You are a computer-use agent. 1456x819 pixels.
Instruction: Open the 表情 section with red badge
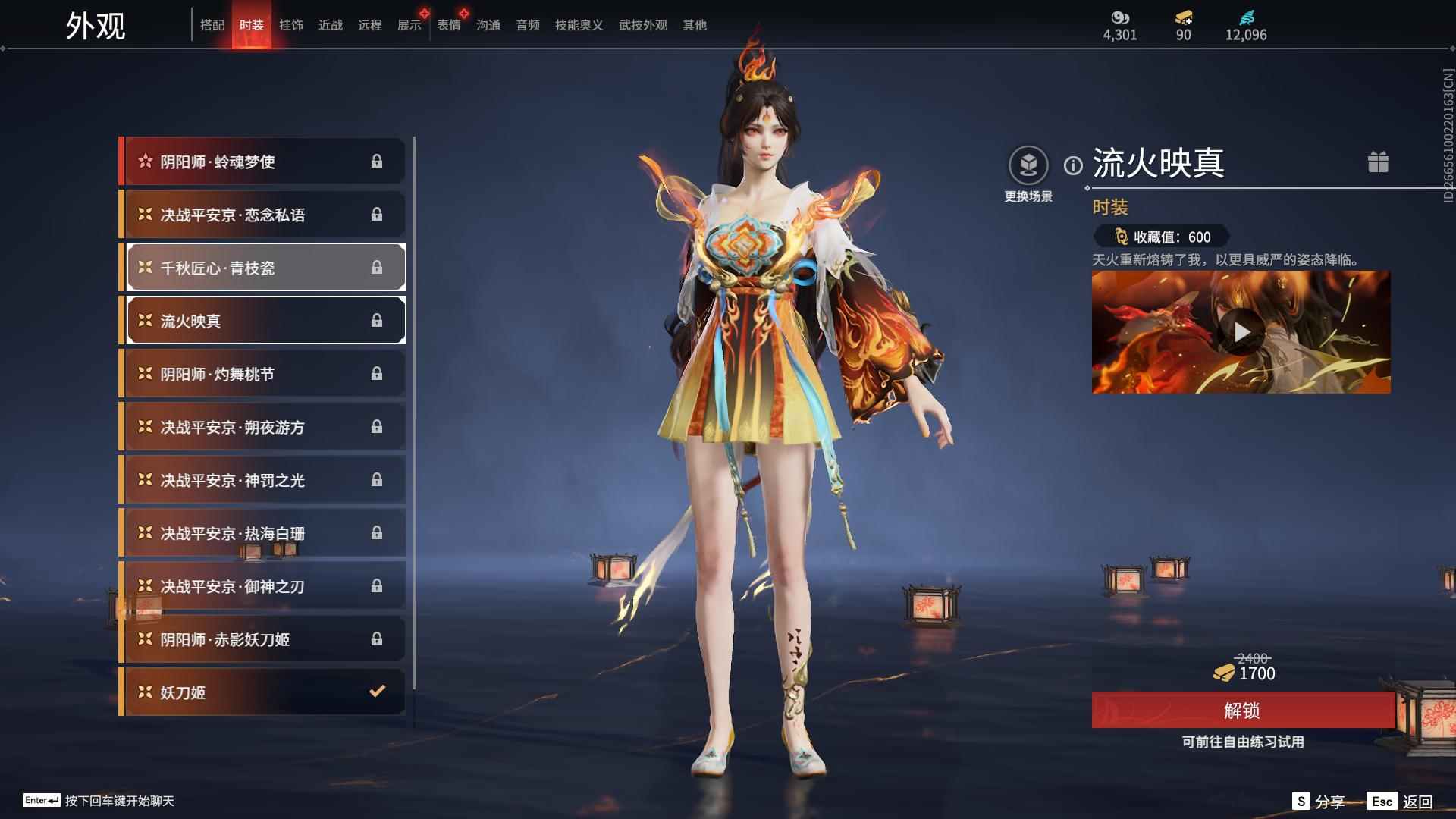[447, 25]
